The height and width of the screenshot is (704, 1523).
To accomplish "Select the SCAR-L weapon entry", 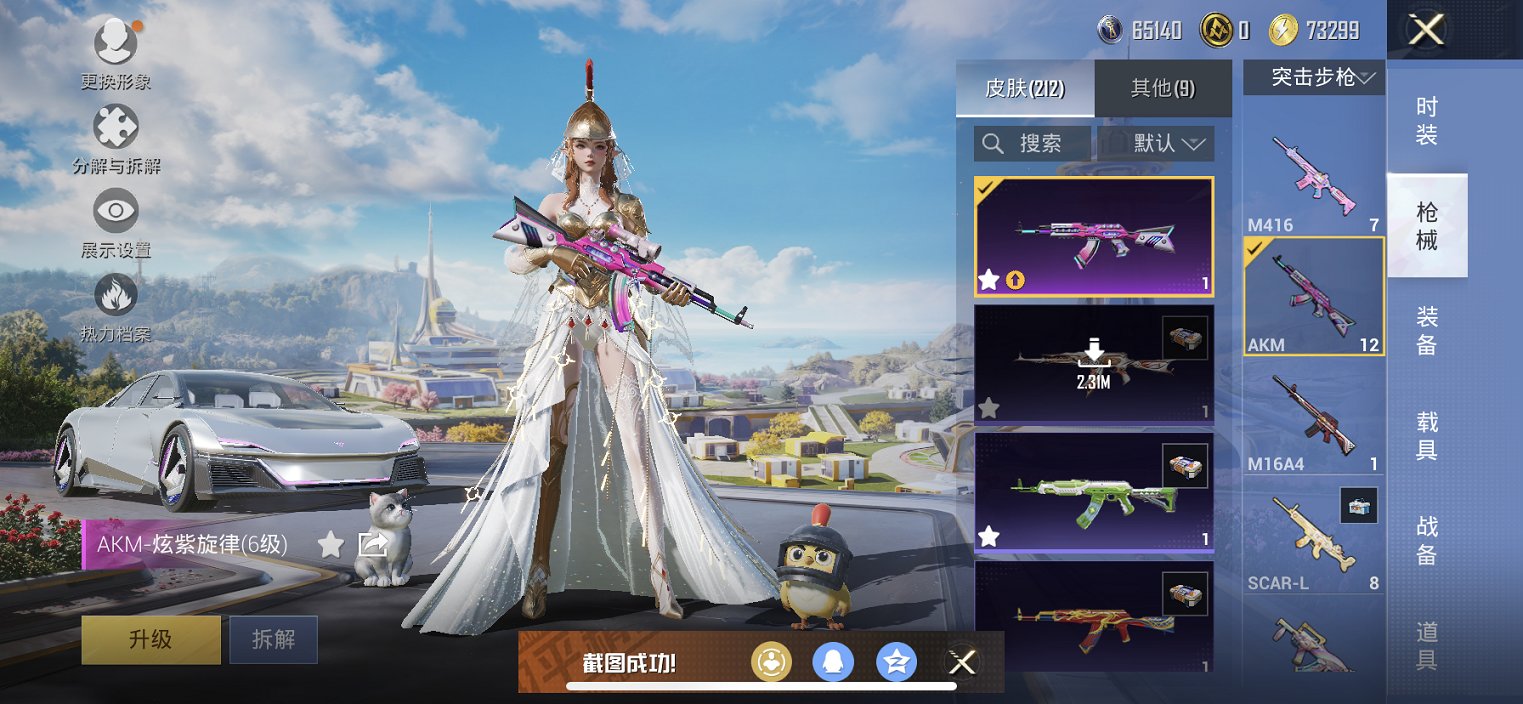I will coord(1314,540).
